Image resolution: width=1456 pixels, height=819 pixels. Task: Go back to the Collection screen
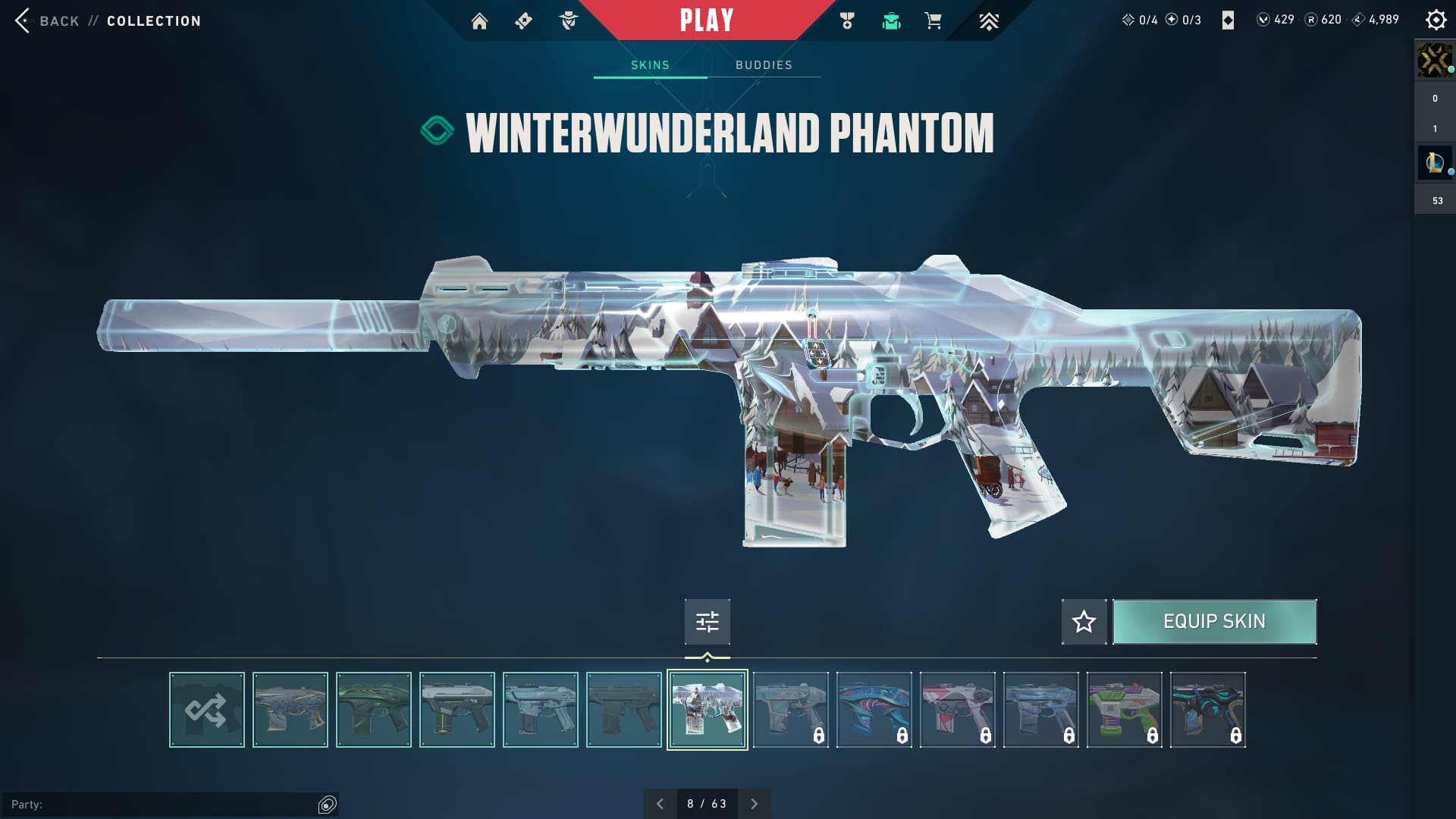[59, 21]
